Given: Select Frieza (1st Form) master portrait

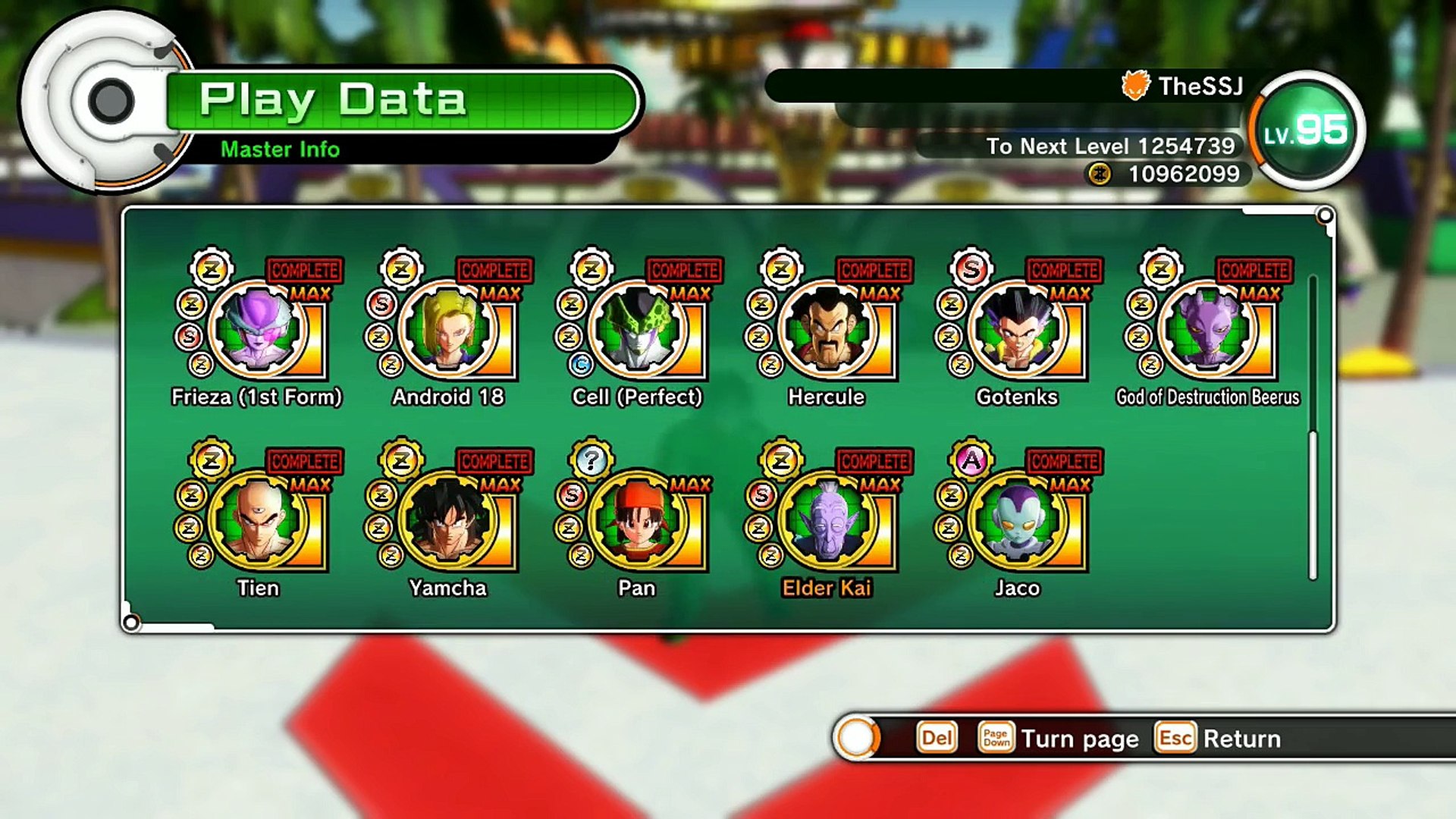Looking at the screenshot, I should coord(257,330).
